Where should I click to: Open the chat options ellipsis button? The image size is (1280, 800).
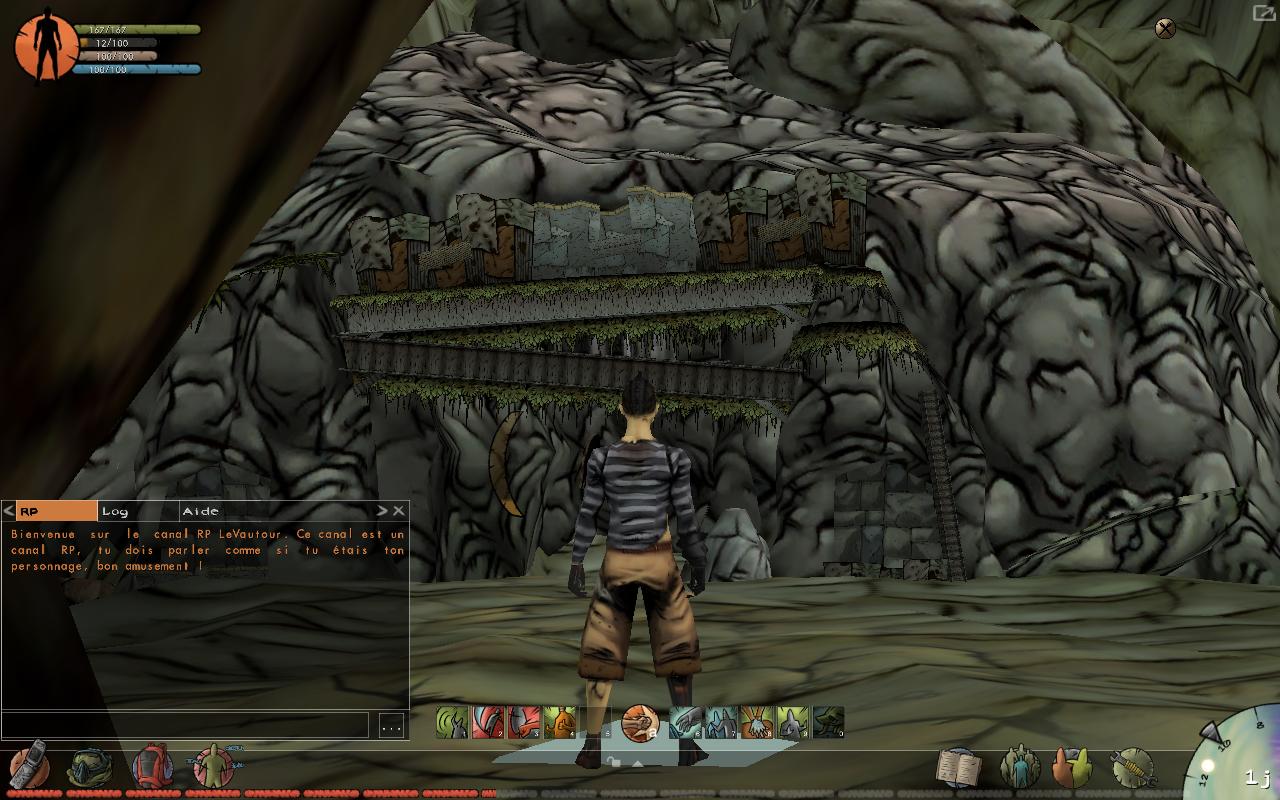tap(391, 726)
